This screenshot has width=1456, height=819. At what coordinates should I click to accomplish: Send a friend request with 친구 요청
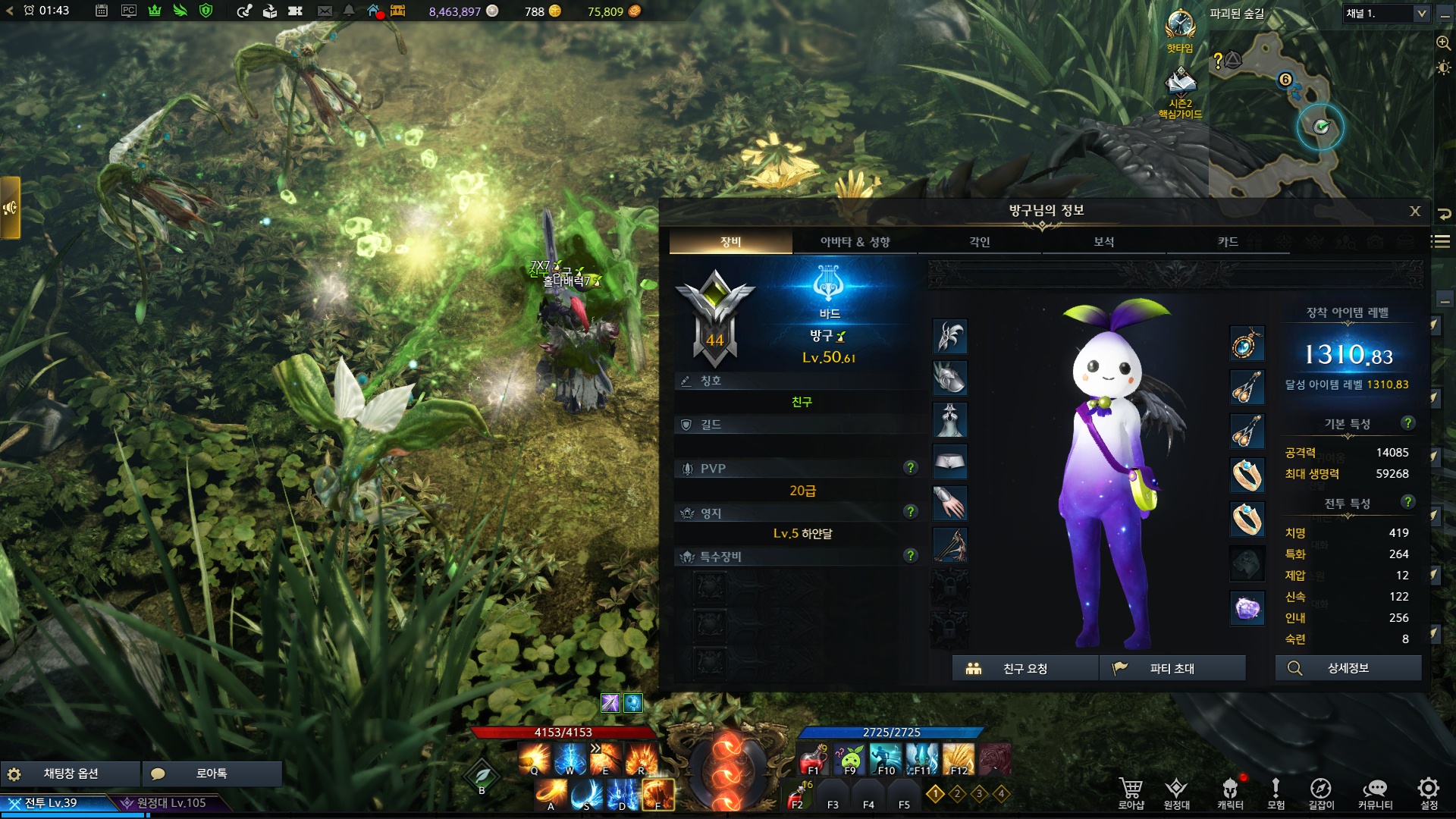[x=1025, y=668]
